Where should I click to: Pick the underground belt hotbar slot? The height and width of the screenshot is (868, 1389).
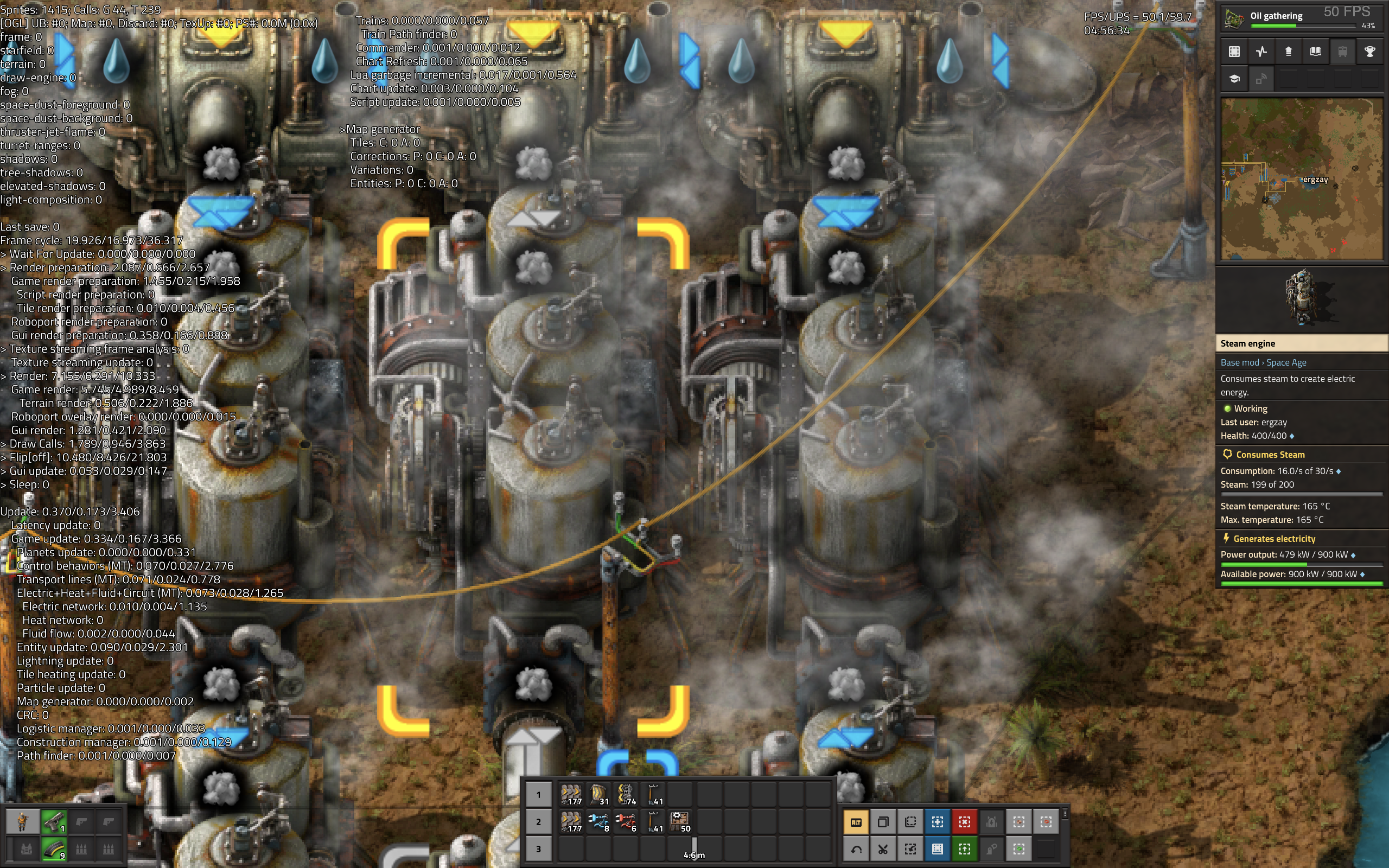coord(598,795)
